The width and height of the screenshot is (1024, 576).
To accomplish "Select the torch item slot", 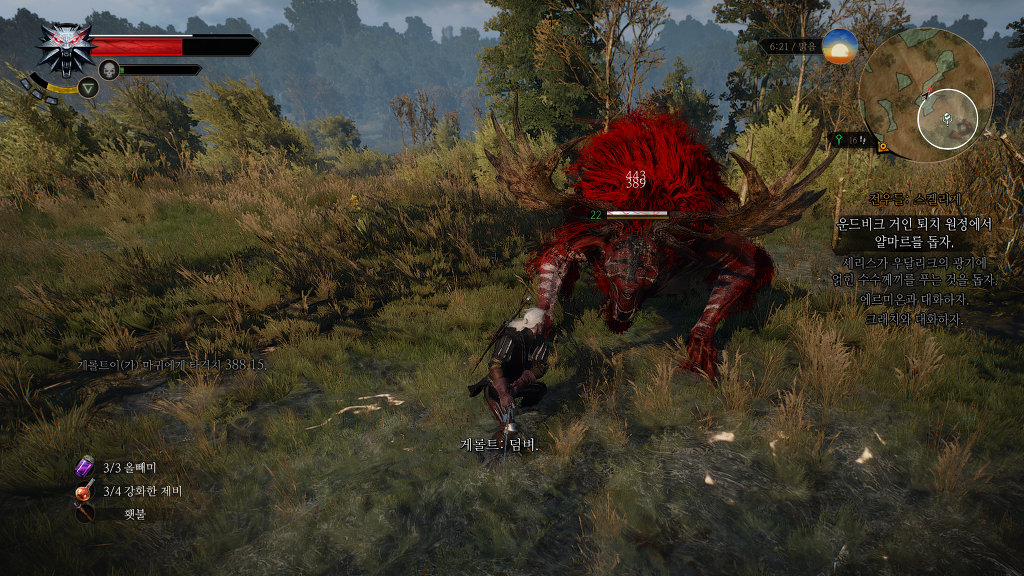I will click(x=86, y=514).
